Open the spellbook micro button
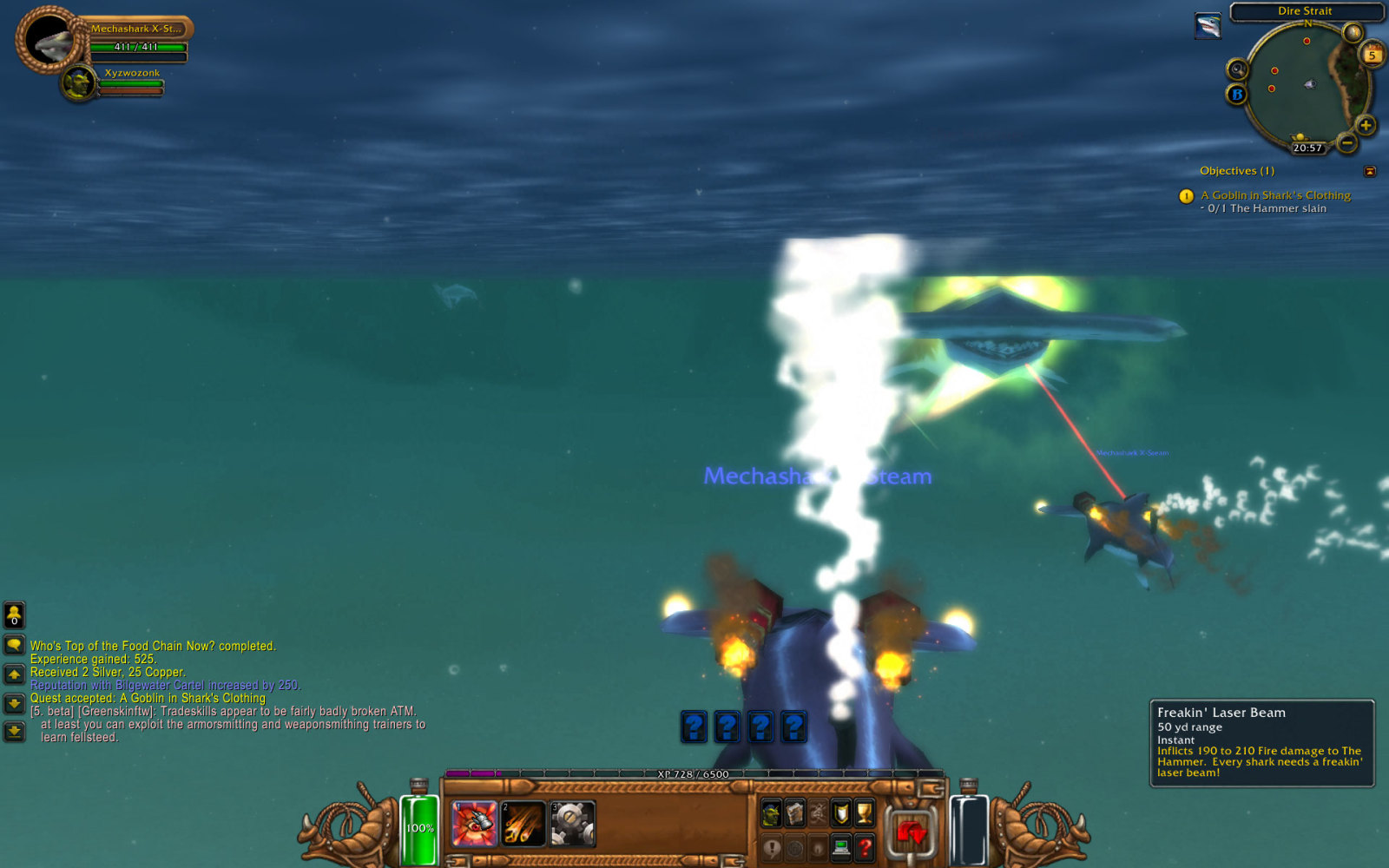 click(x=794, y=813)
